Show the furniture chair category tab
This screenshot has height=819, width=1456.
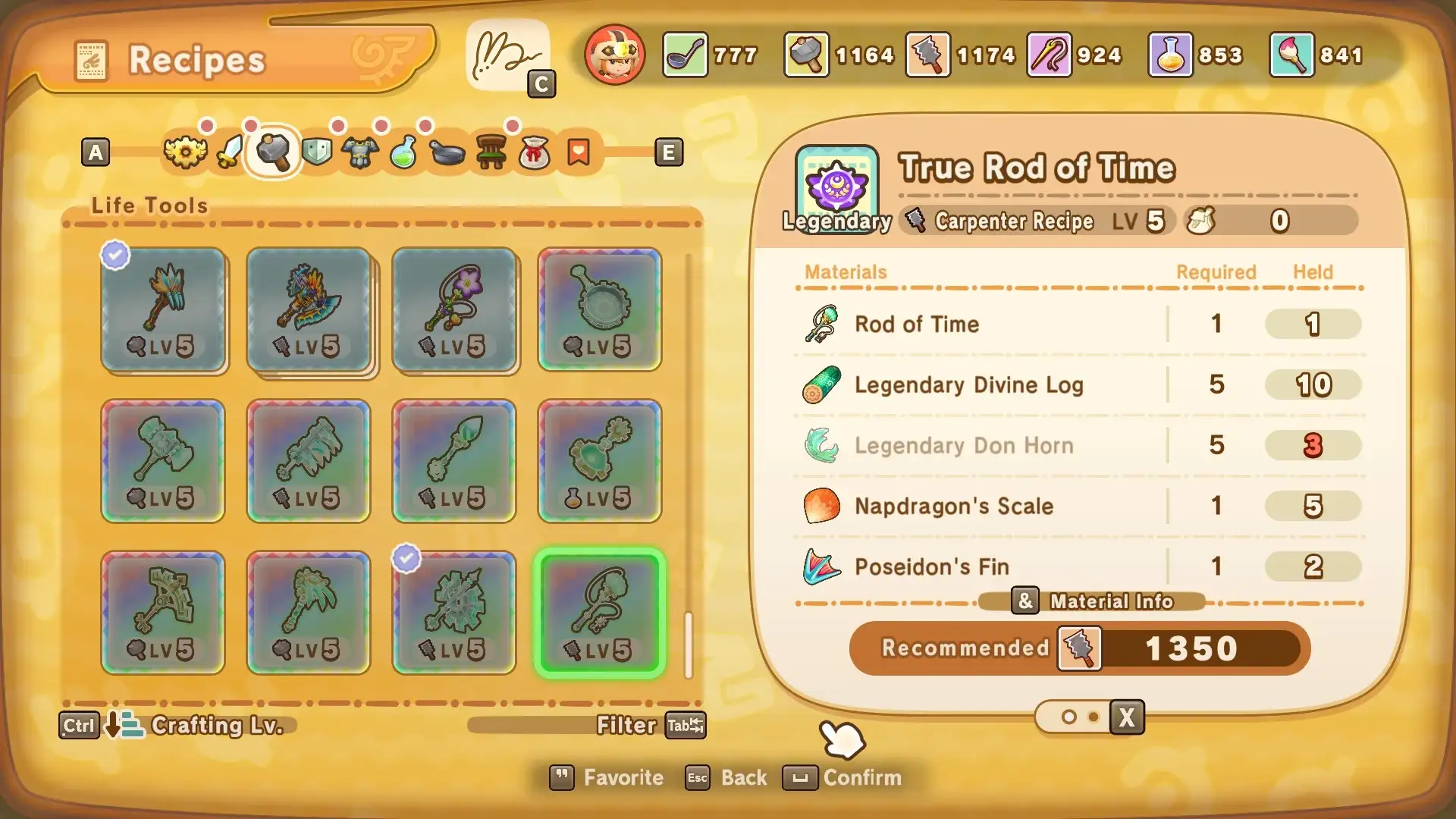pos(491,152)
